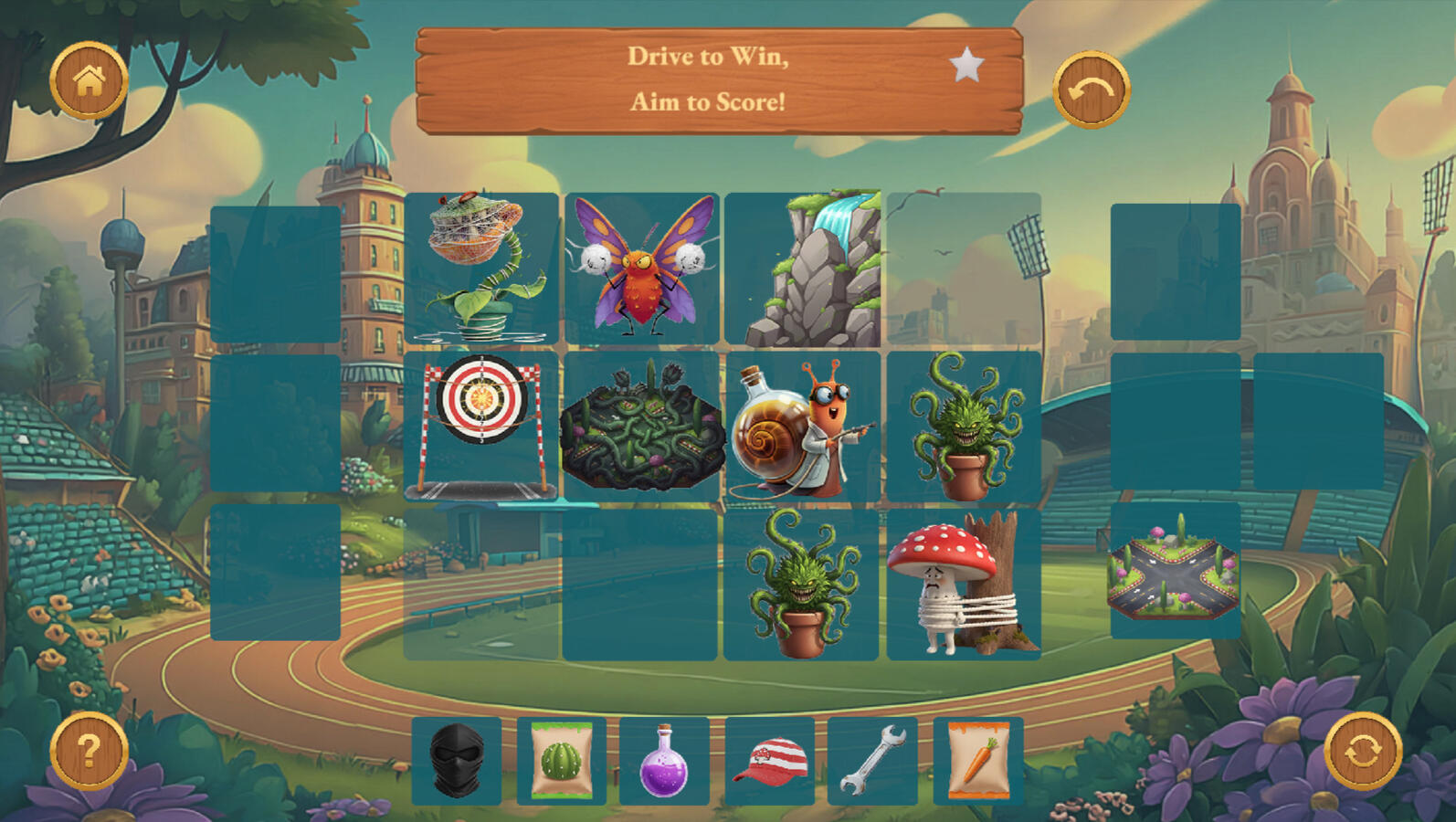Choose the carnivorous plant with net tile
Screen dimensions: 1456x822
click(481, 268)
